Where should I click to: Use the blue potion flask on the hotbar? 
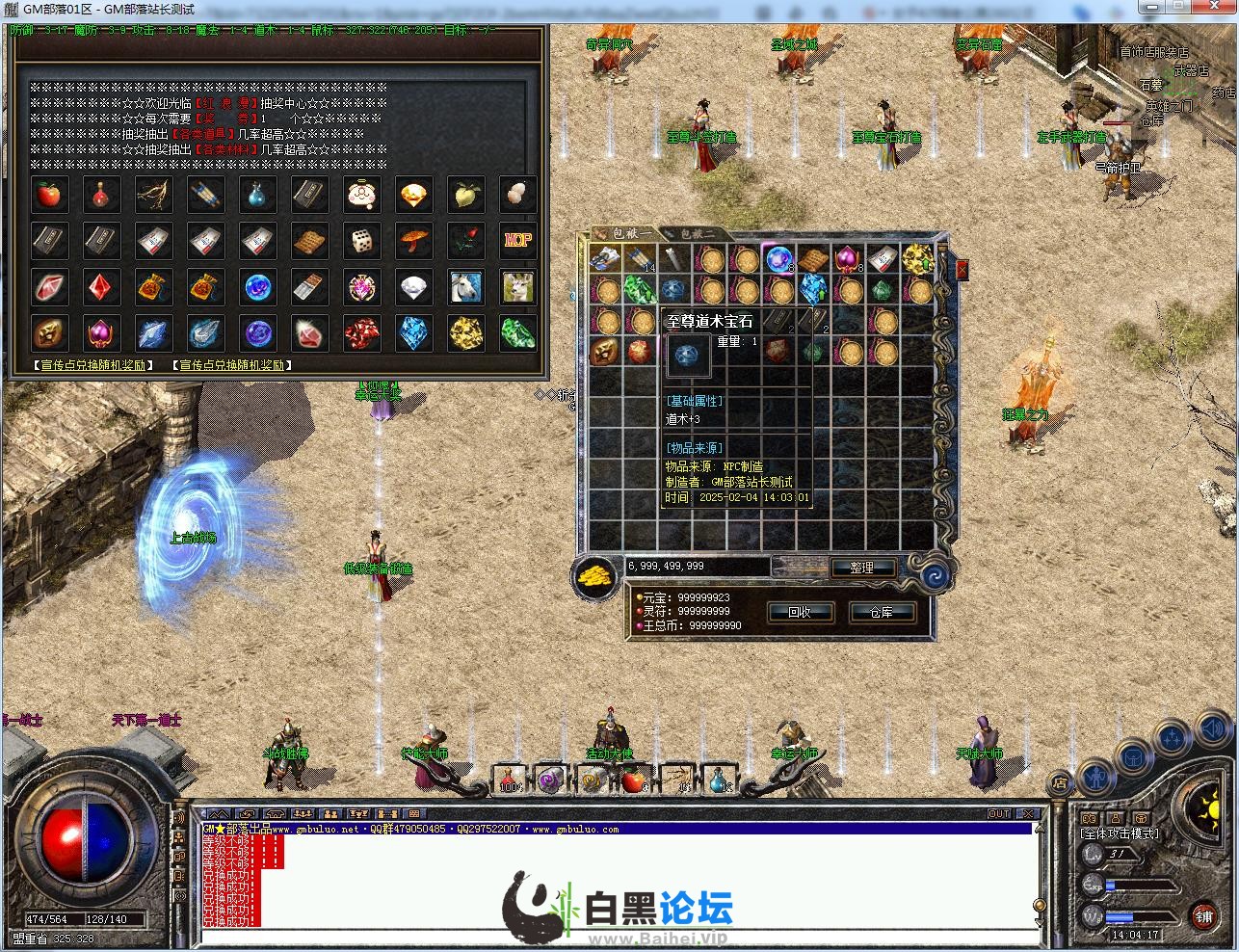coord(718,780)
